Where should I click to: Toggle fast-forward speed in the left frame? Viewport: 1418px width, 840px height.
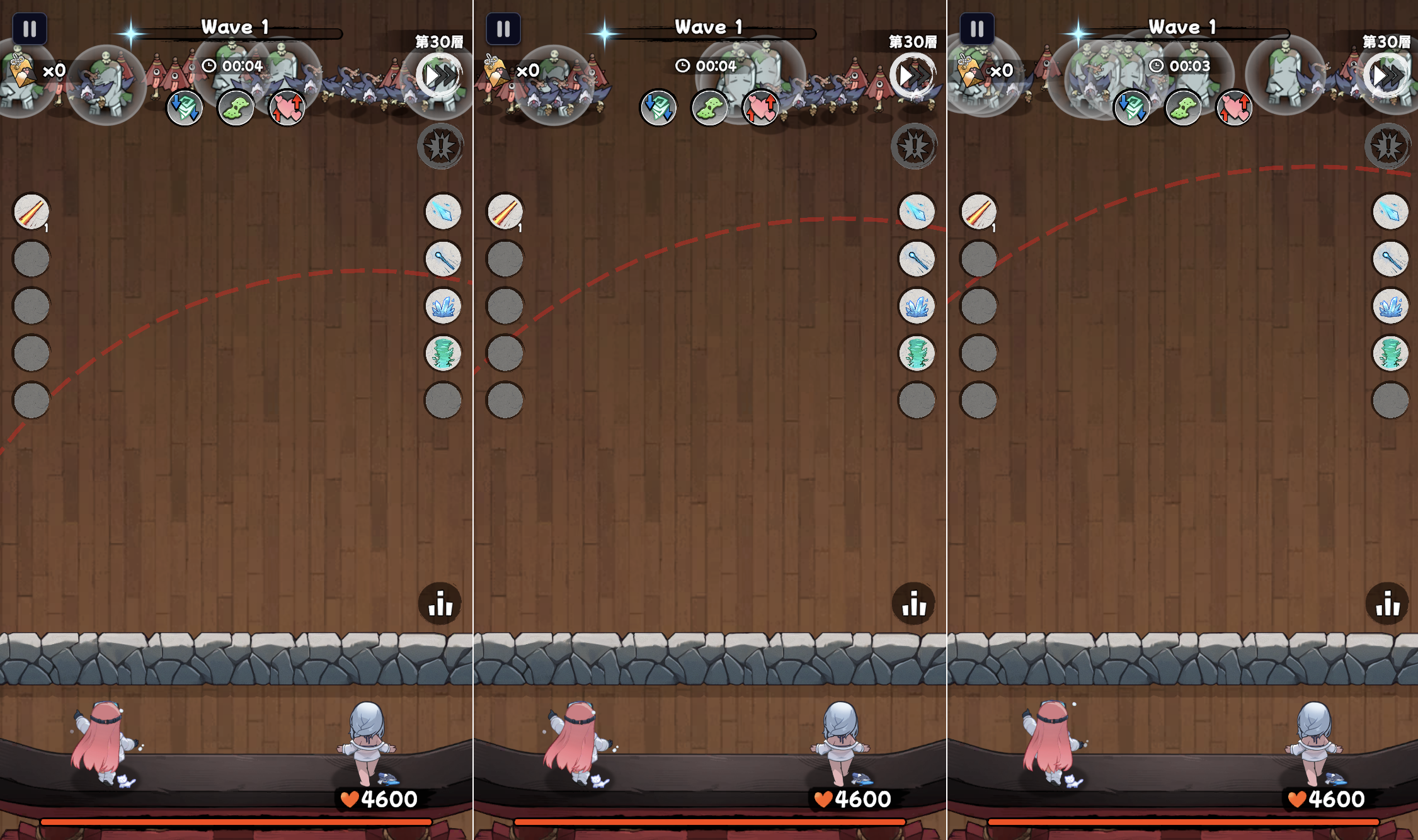coord(440,76)
